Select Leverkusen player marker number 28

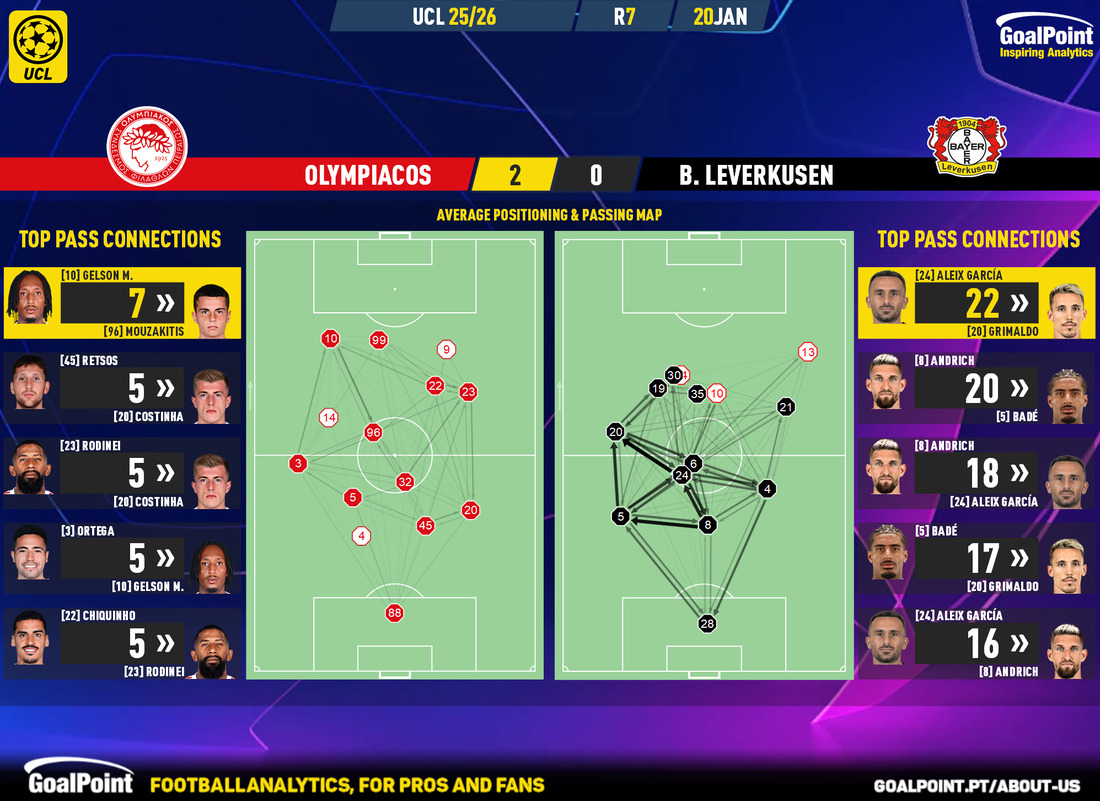click(x=708, y=624)
